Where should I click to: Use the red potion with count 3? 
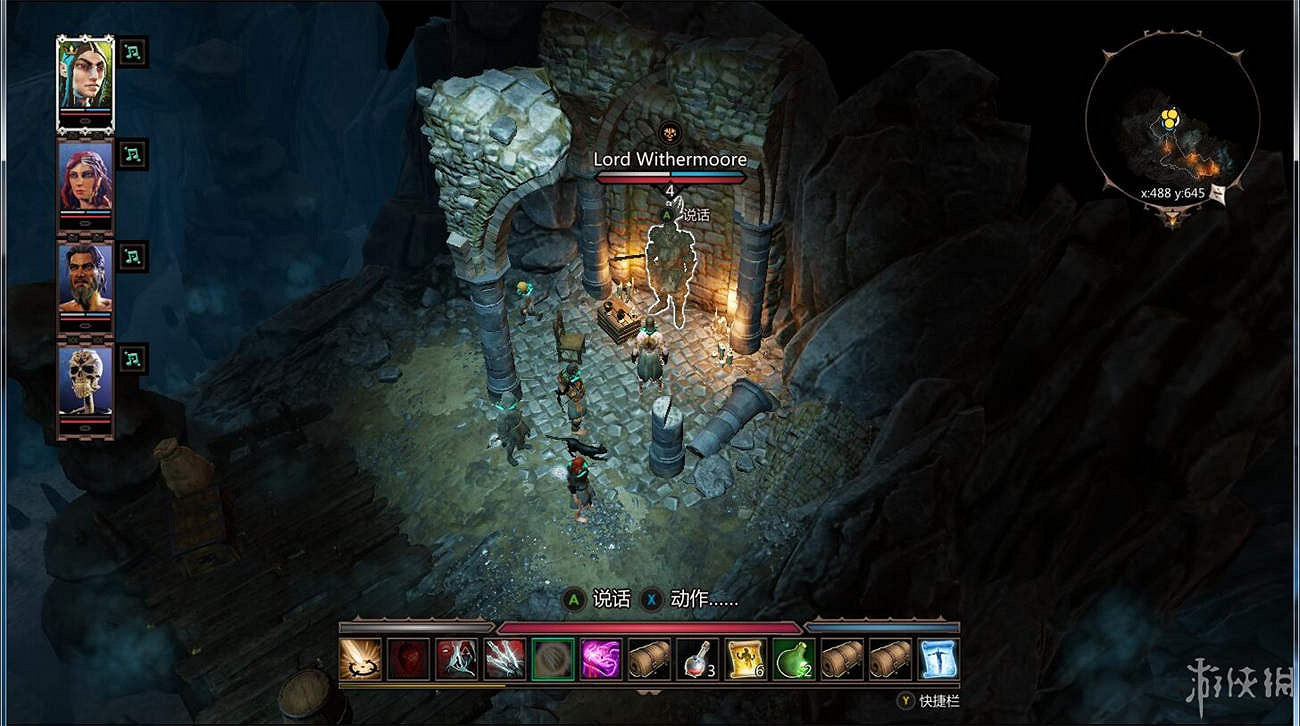[697, 659]
